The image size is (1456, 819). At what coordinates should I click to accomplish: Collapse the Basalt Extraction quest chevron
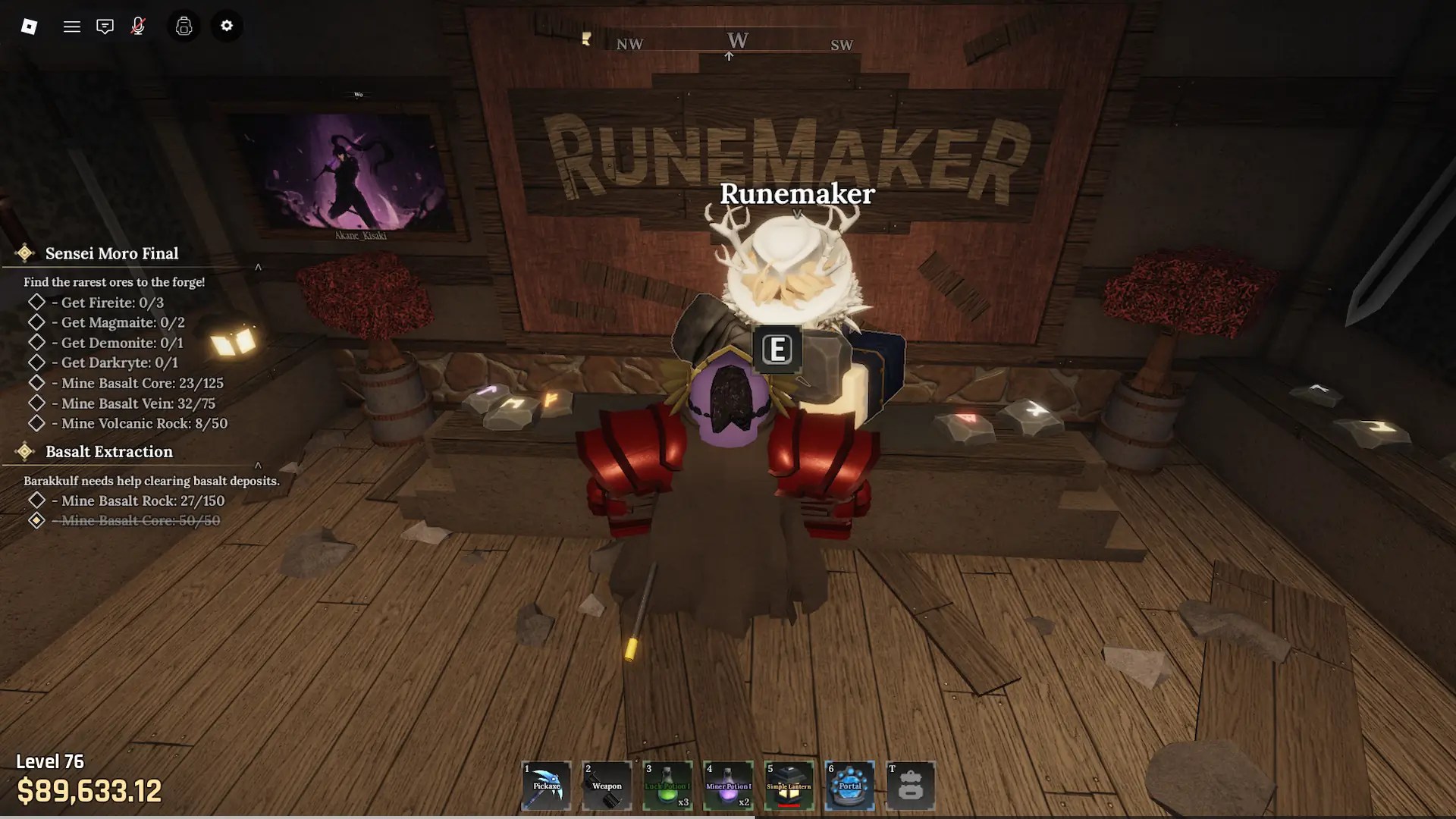pos(258,465)
